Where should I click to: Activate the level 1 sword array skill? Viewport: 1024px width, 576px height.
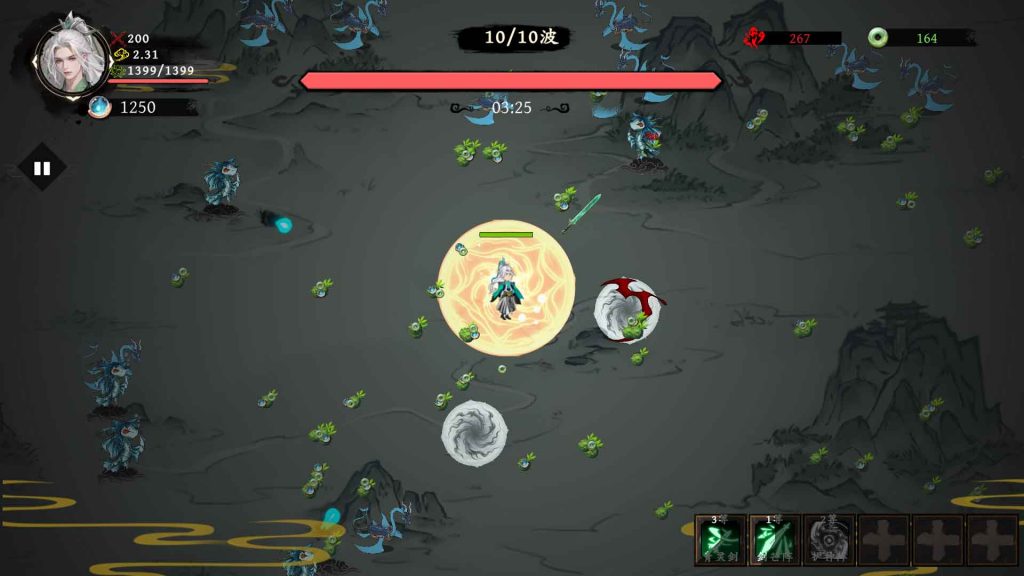point(775,540)
